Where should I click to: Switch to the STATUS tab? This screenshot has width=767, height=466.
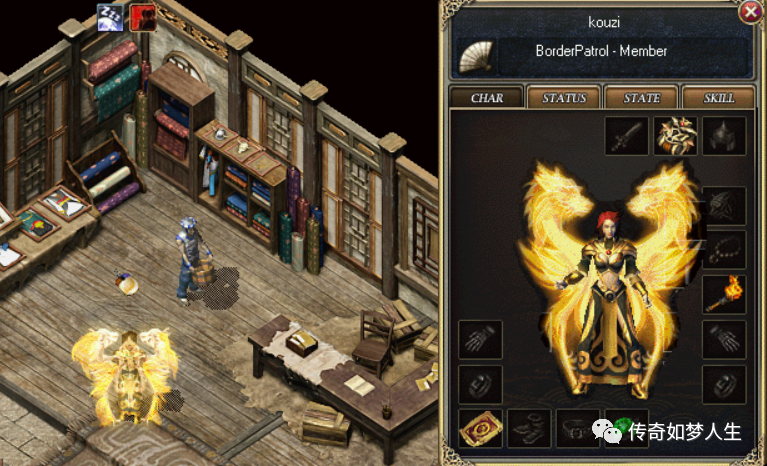[x=563, y=98]
